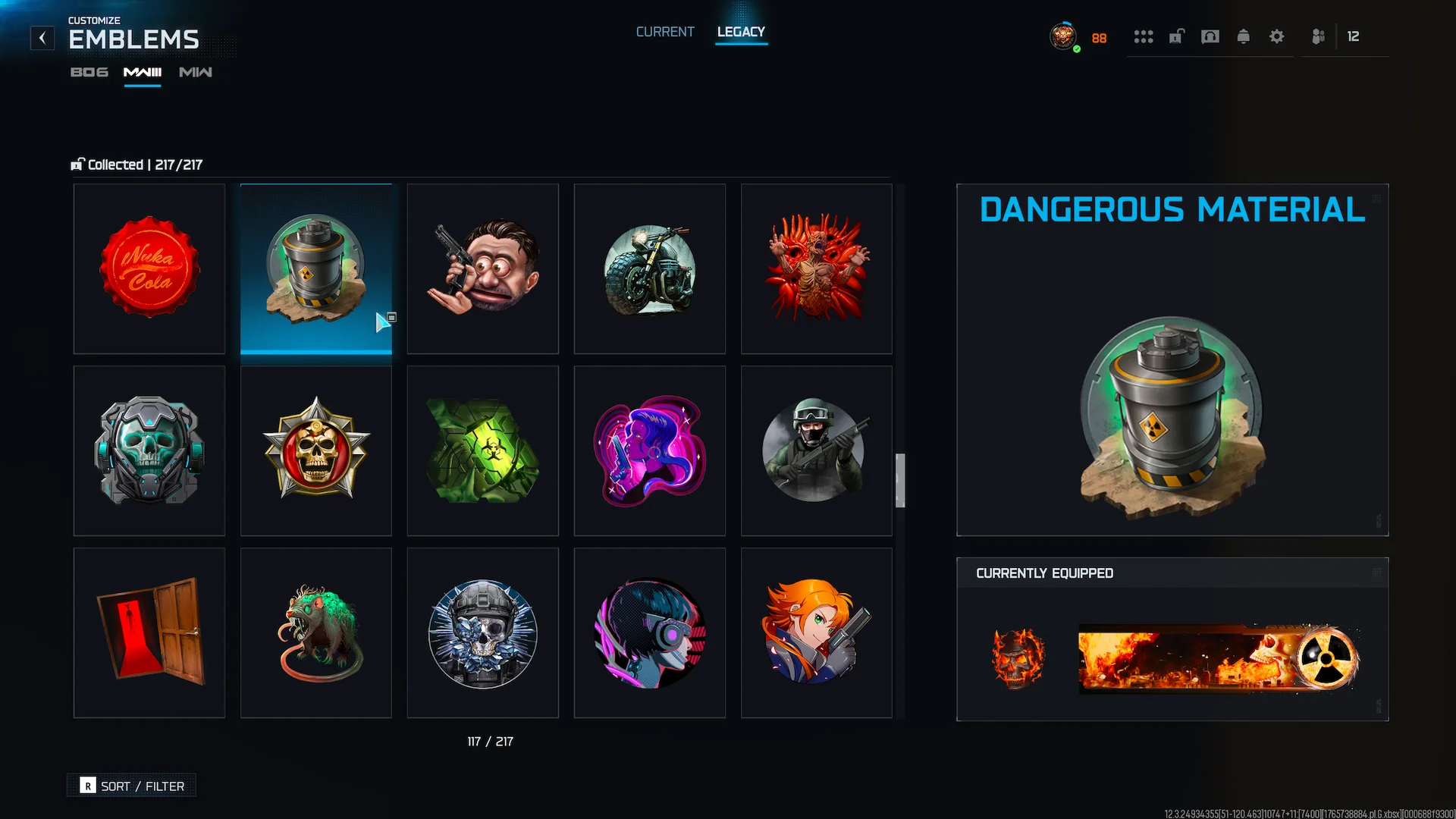Choose the red doorway emblem
Viewport: 1456px width, 819px height.
(149, 632)
